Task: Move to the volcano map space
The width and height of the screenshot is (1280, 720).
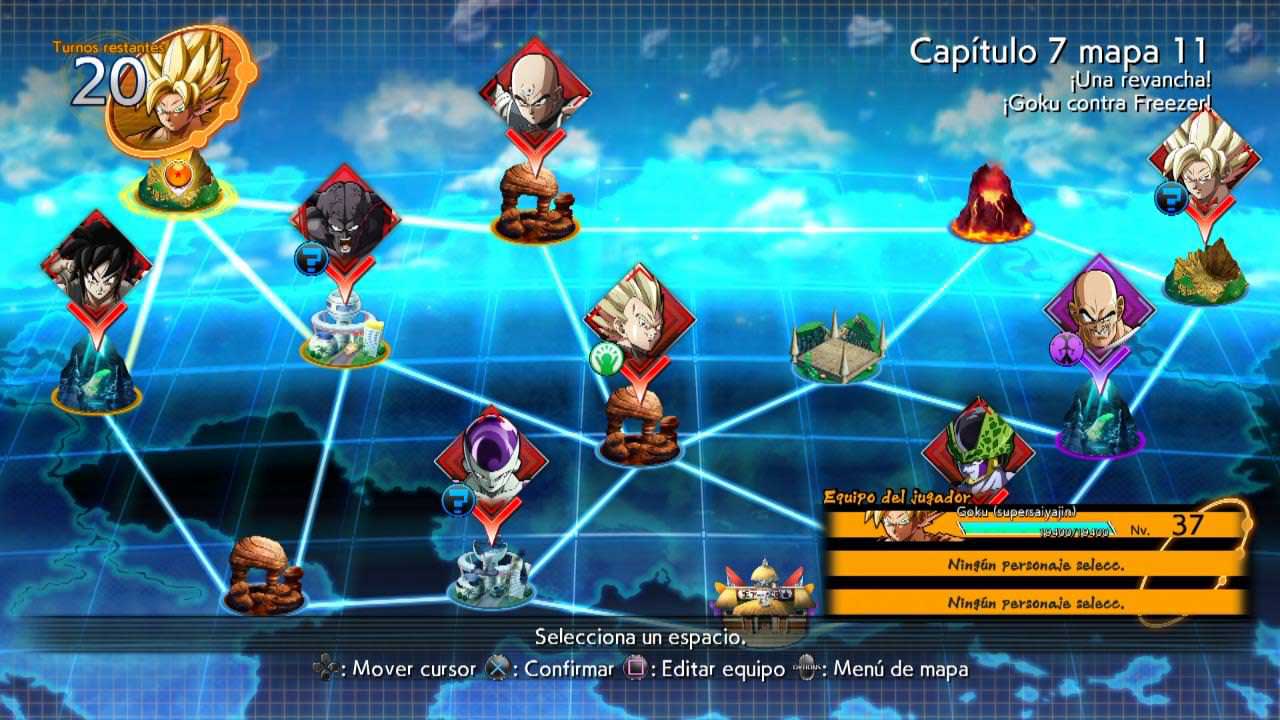Action: point(991,204)
